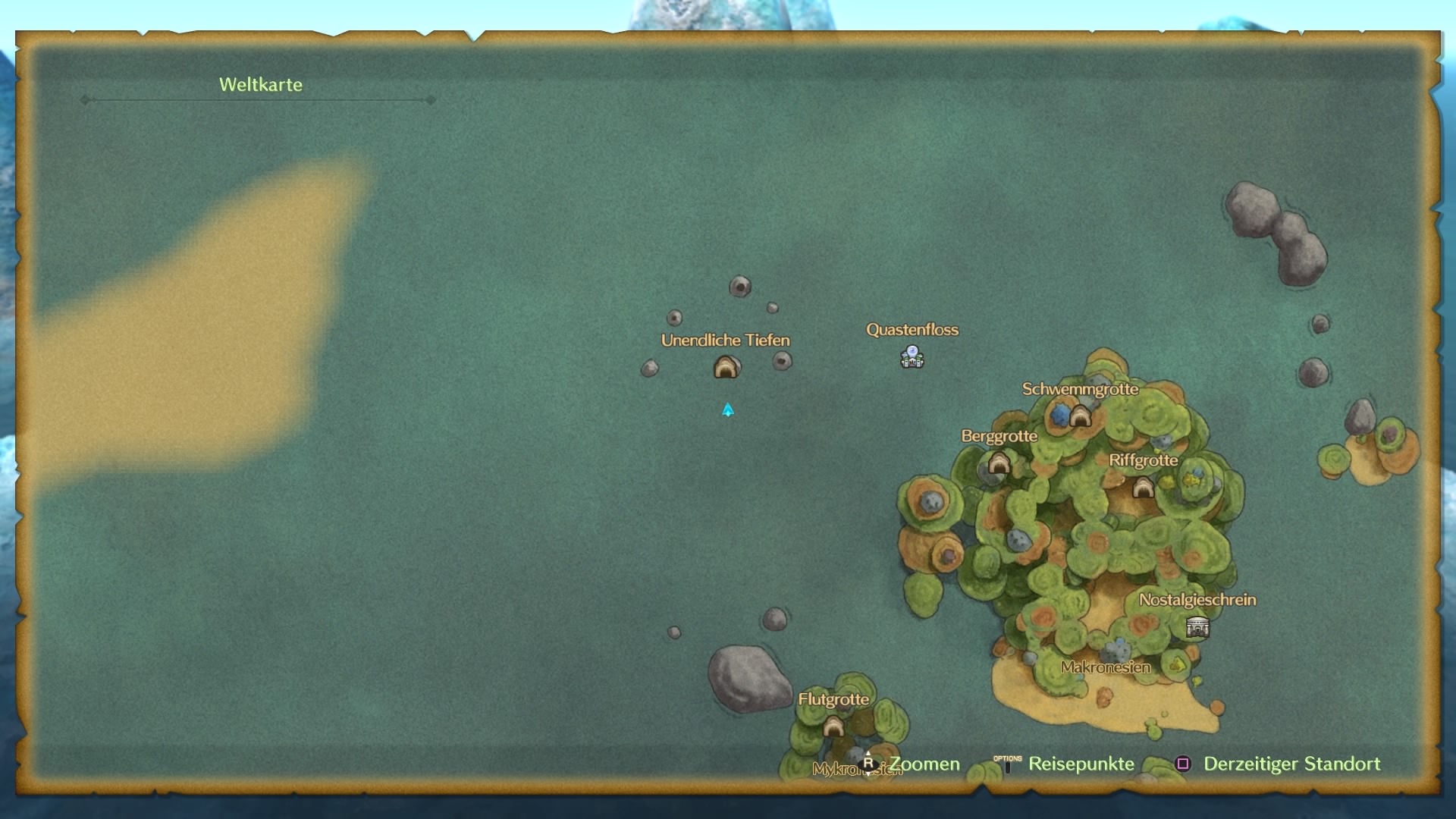Select the Riffgrotte cave marker
Image resolution: width=1456 pixels, height=819 pixels.
(x=1143, y=487)
